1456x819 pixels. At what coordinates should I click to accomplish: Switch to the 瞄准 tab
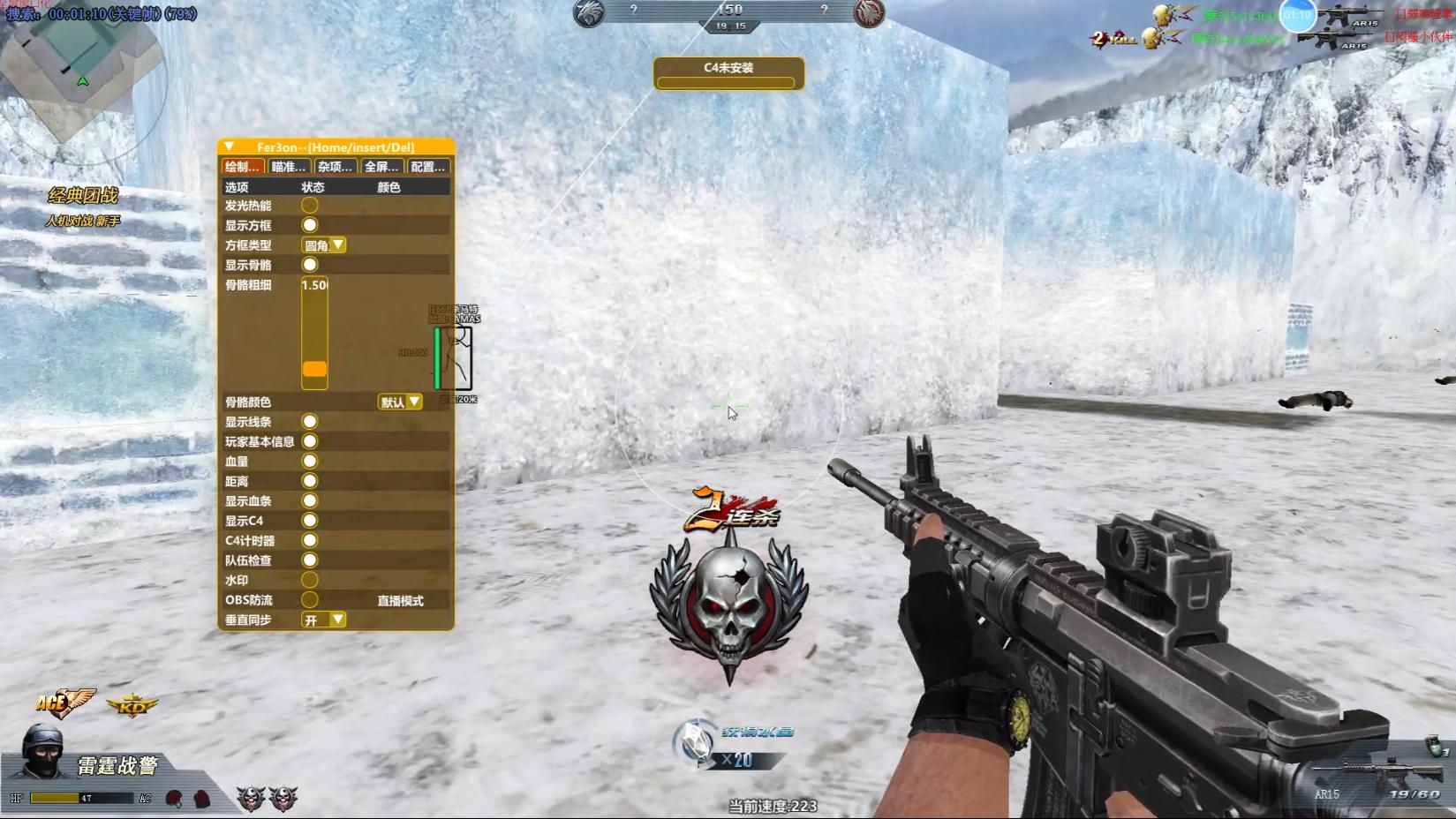click(289, 167)
